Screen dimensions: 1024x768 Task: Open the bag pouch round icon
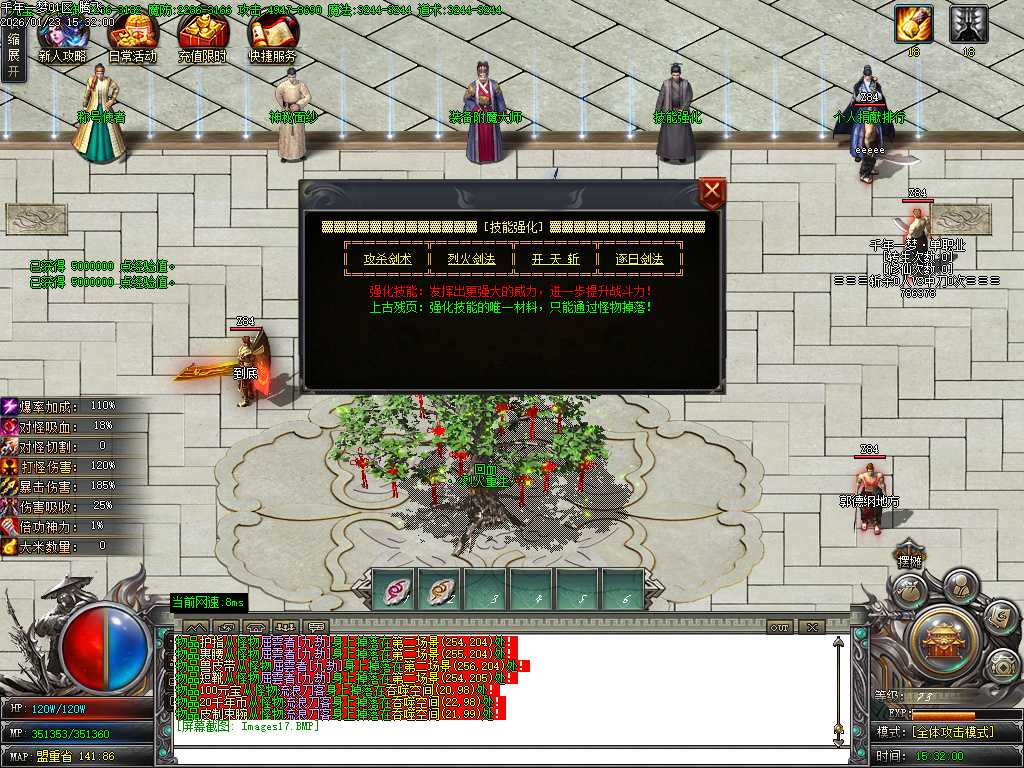tap(911, 594)
